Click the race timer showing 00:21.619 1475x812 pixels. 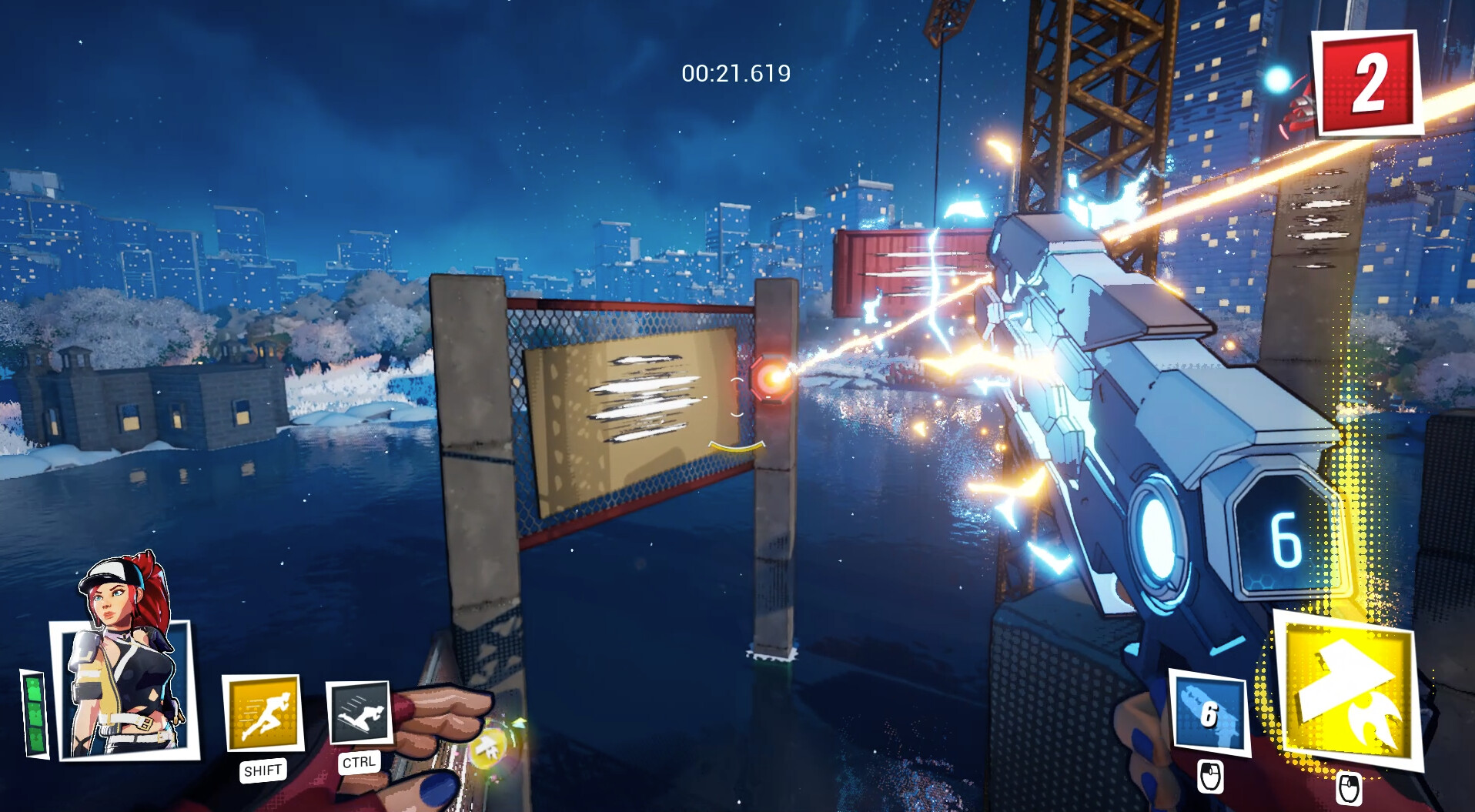coord(734,75)
